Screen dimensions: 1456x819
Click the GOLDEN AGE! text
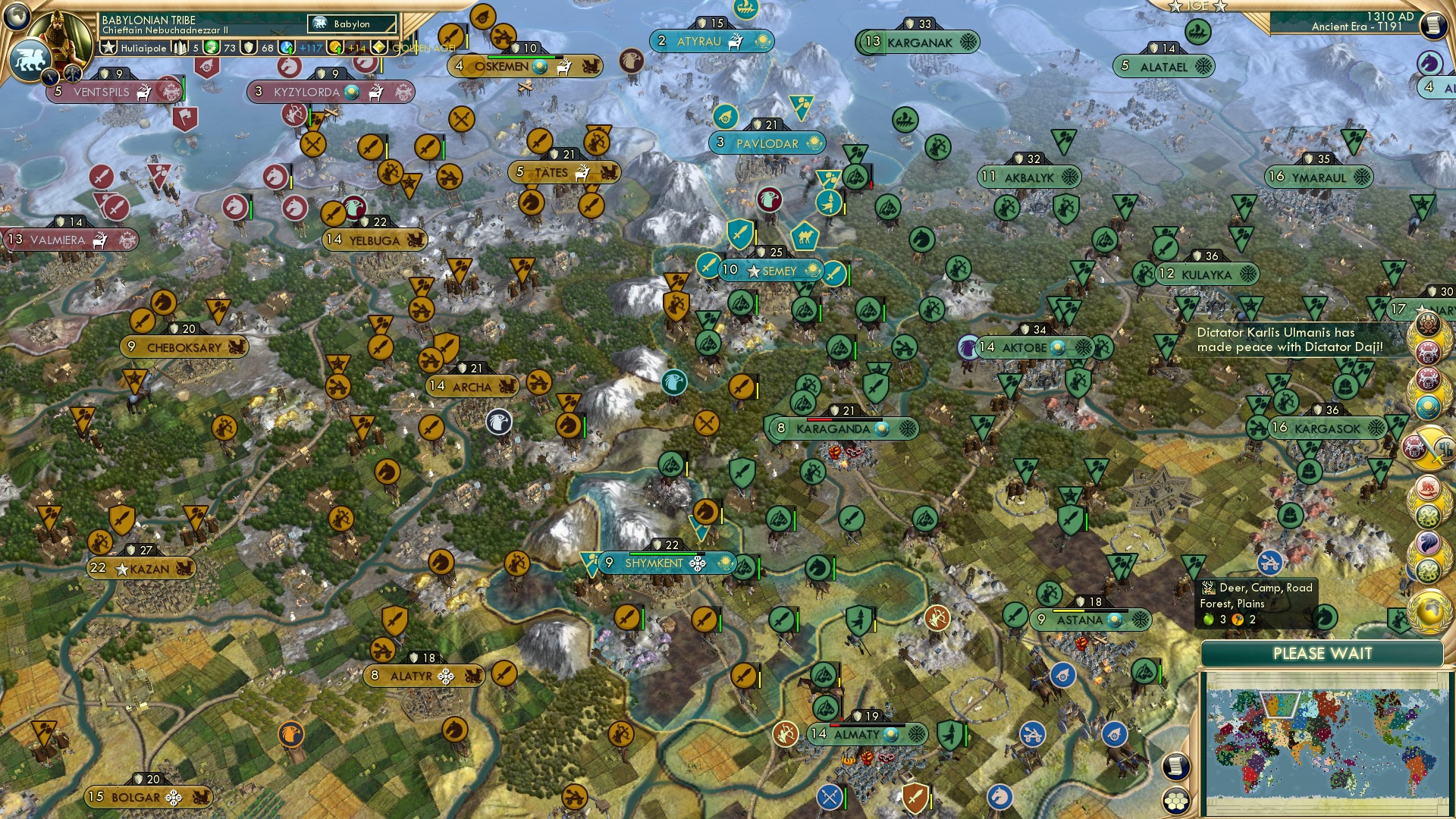(x=422, y=47)
